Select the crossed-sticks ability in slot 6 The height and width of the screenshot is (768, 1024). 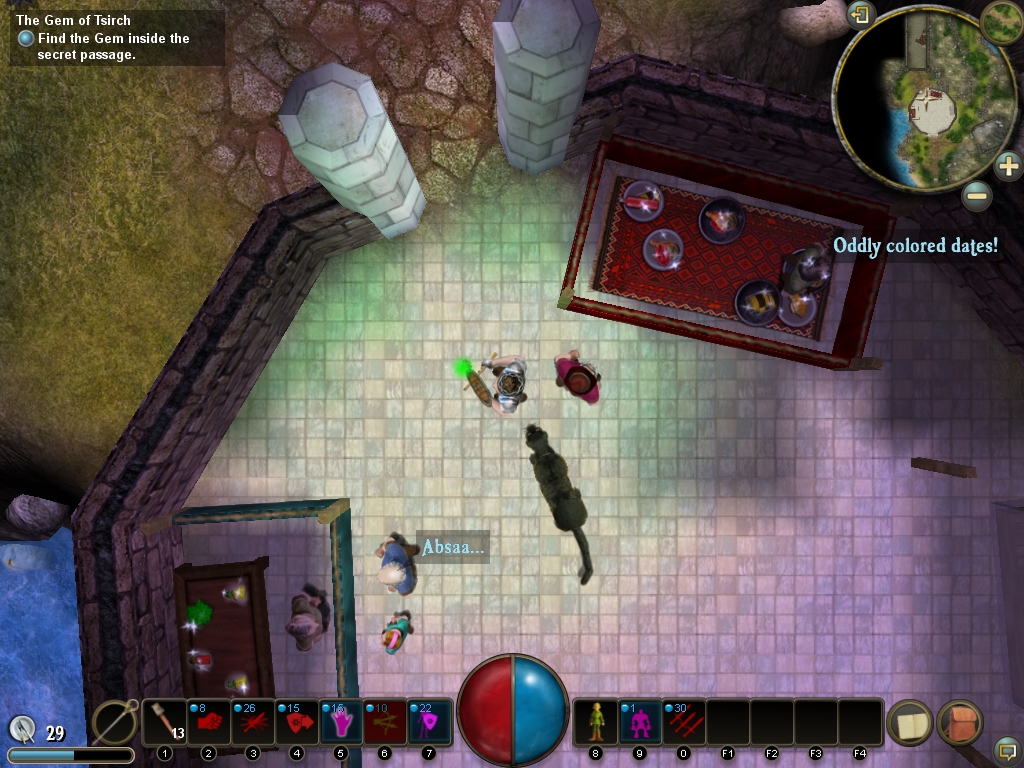pyautogui.click(x=385, y=722)
